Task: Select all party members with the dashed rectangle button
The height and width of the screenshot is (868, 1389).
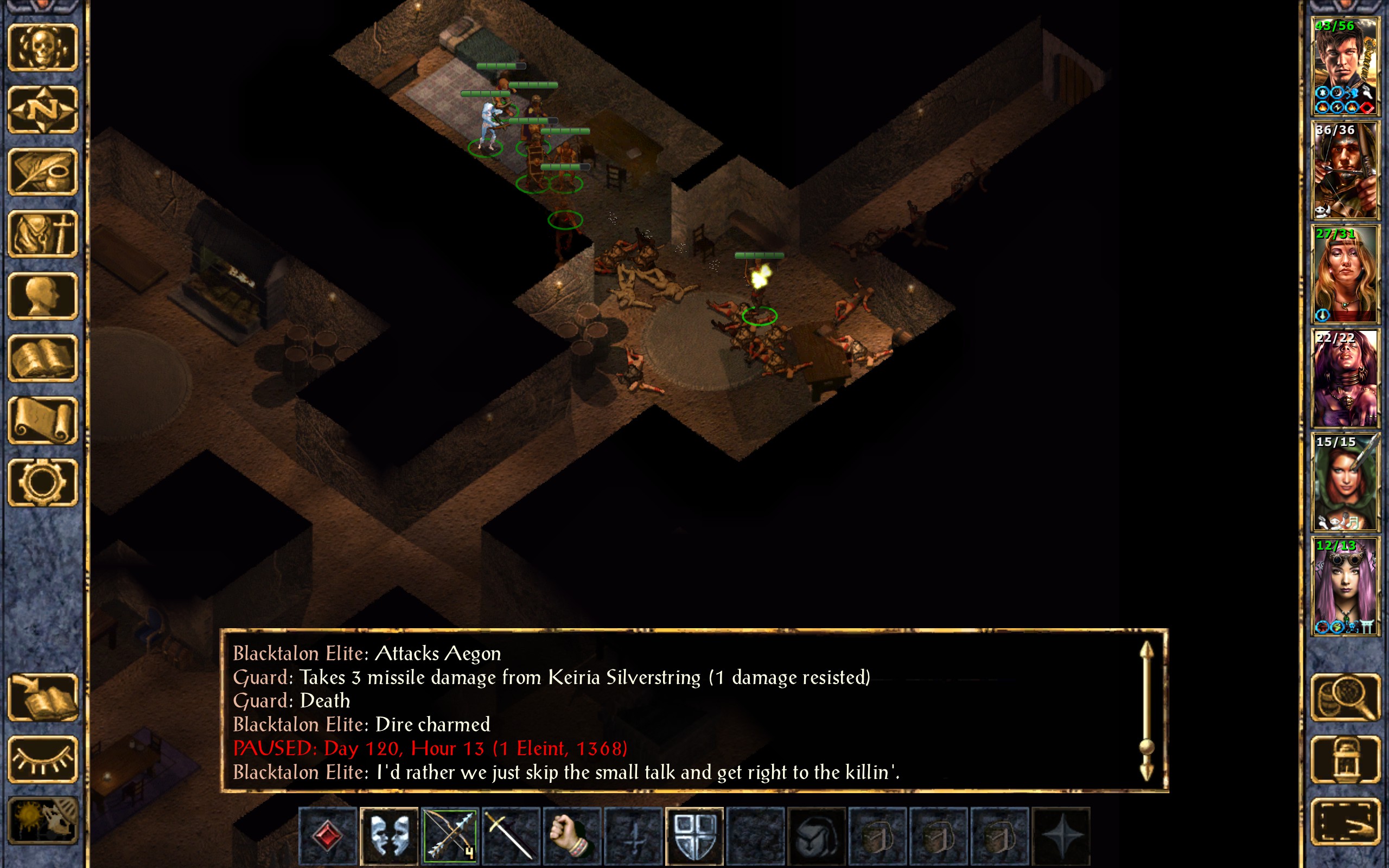Action: (1345, 821)
